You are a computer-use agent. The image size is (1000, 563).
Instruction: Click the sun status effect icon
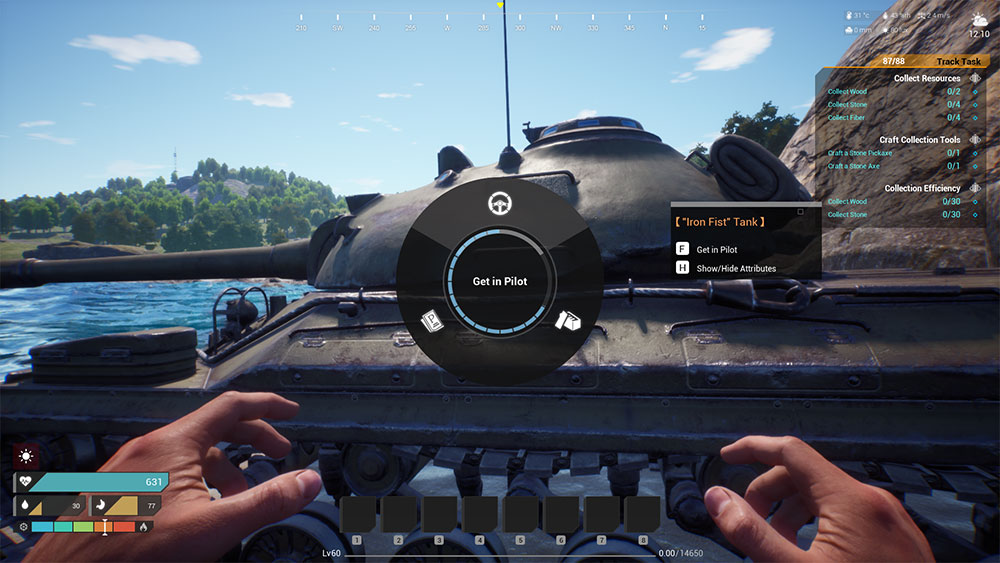pos(26,456)
